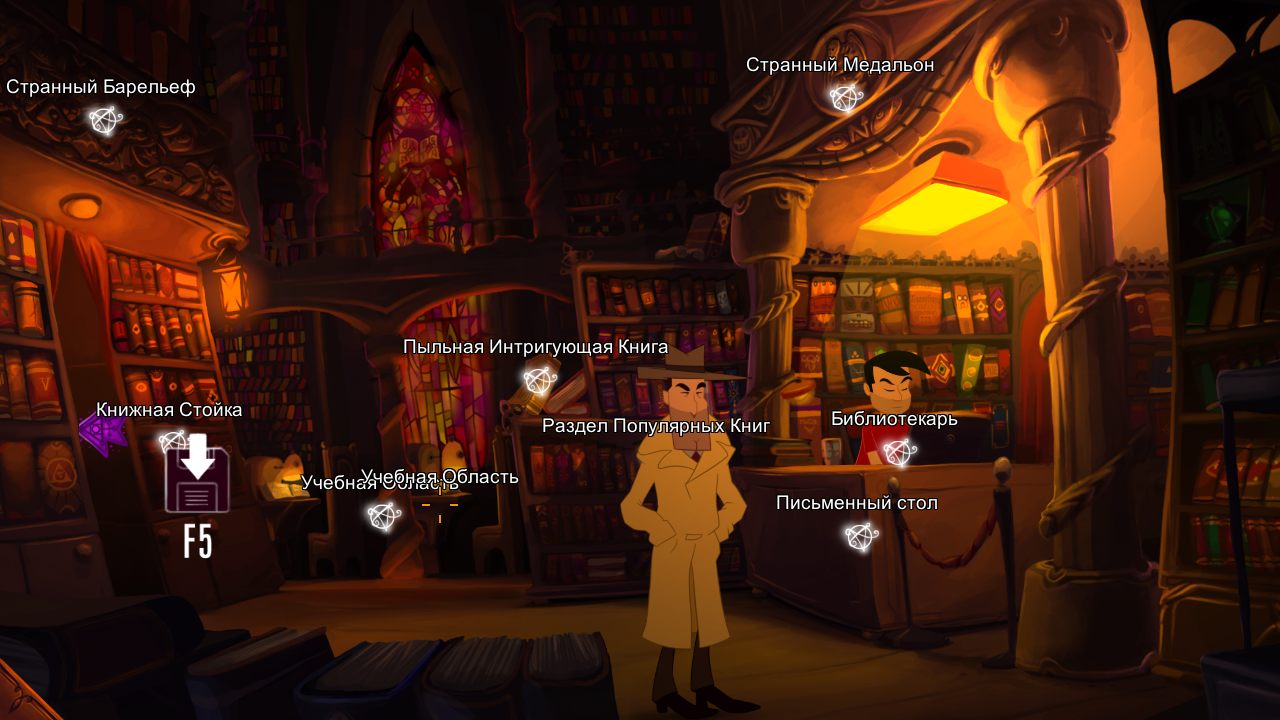This screenshot has width=1280, height=720.
Task: Talk to Библиотекарь via hotspot marker
Action: tap(898, 452)
